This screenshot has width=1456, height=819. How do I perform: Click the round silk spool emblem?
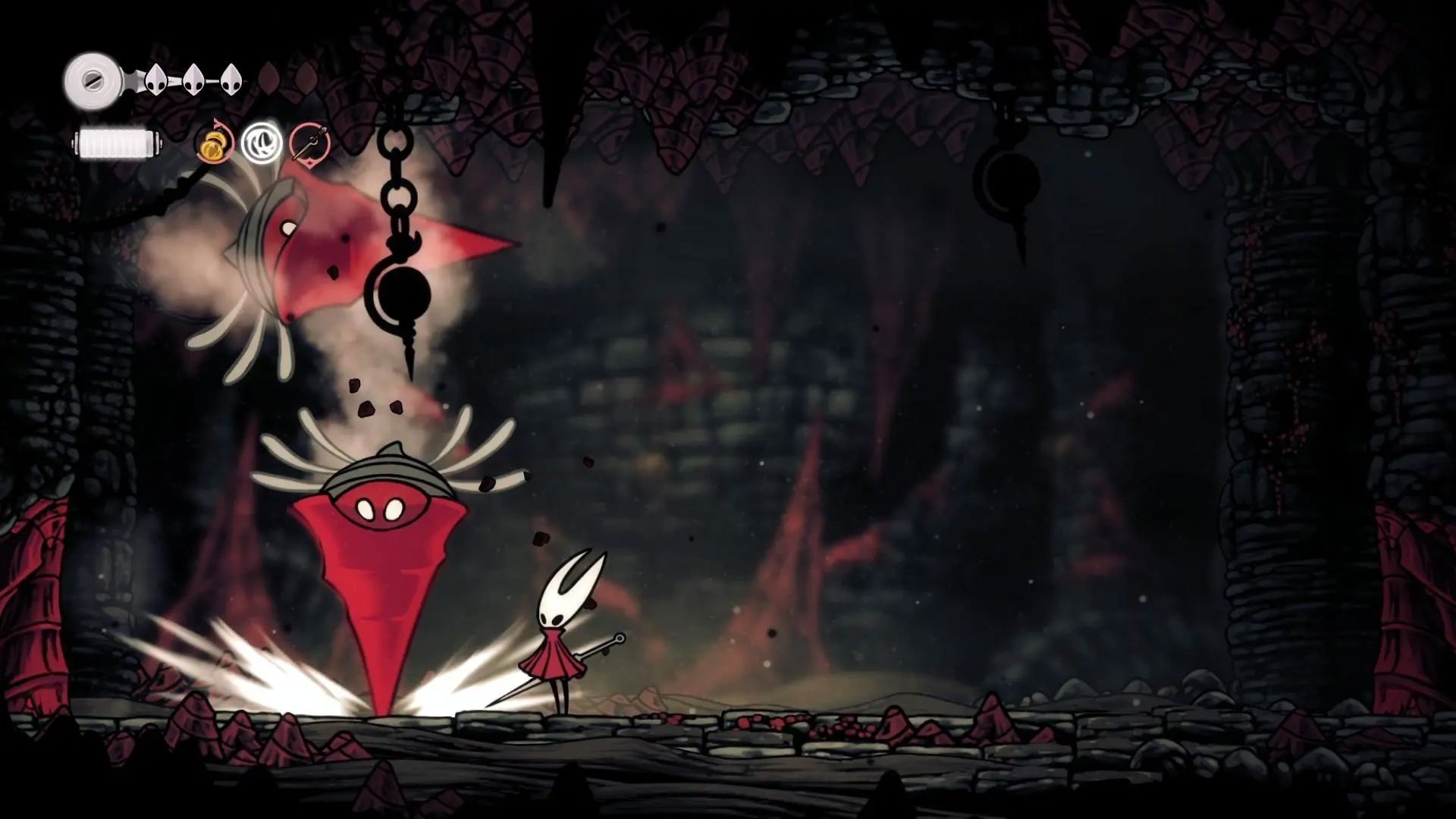point(92,80)
